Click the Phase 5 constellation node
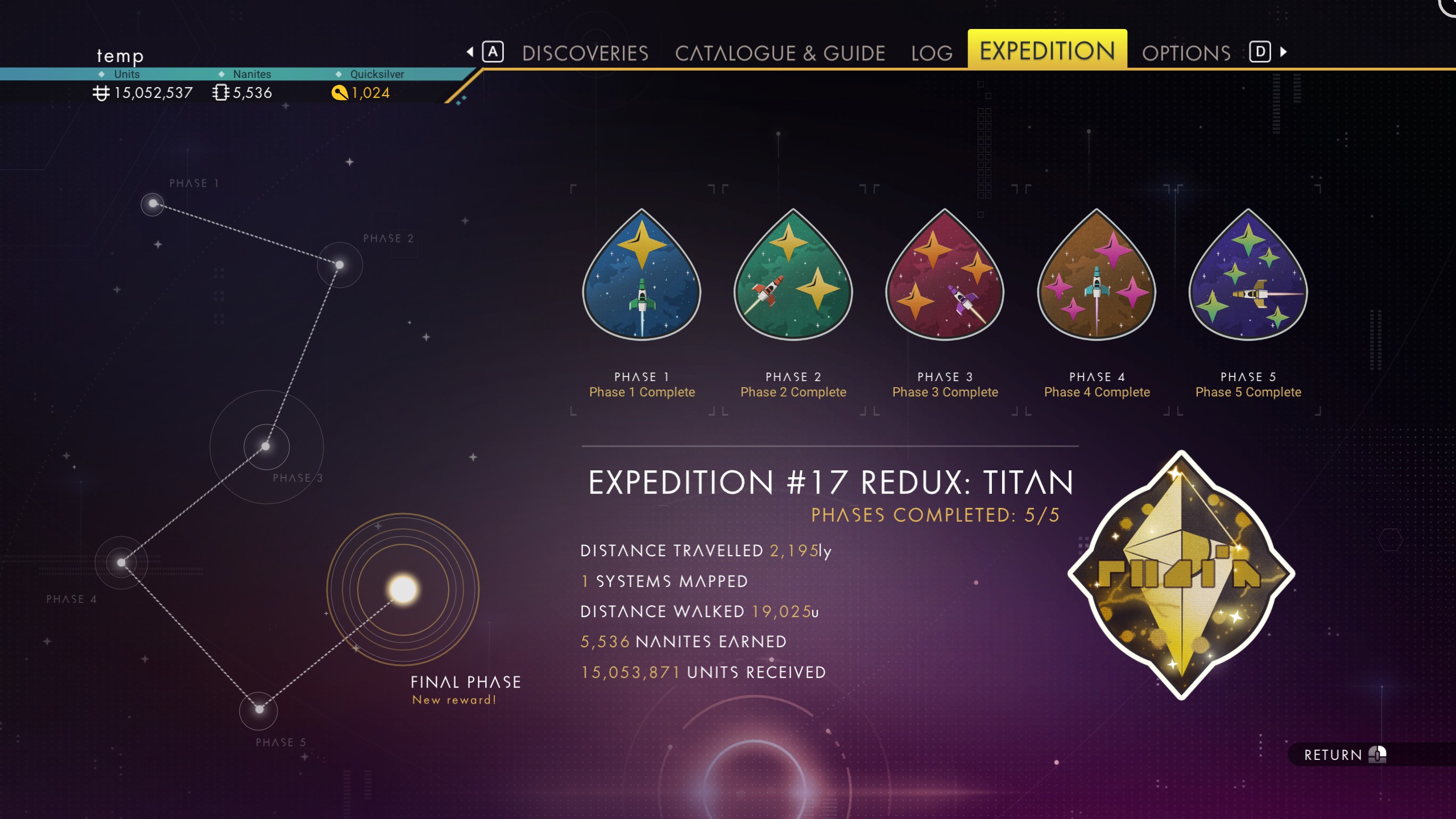This screenshot has height=819, width=1456. point(259,709)
